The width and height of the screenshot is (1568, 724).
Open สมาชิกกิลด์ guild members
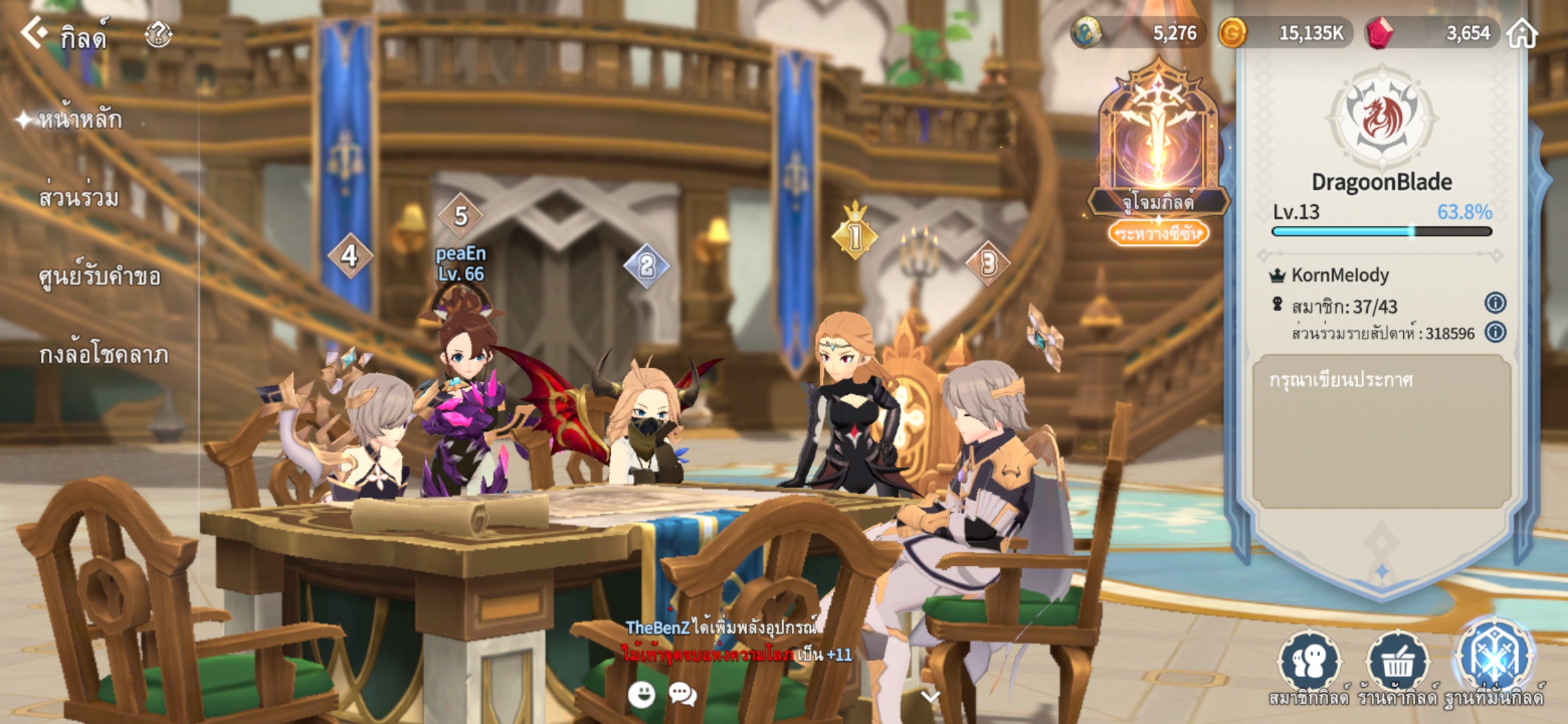(1309, 662)
